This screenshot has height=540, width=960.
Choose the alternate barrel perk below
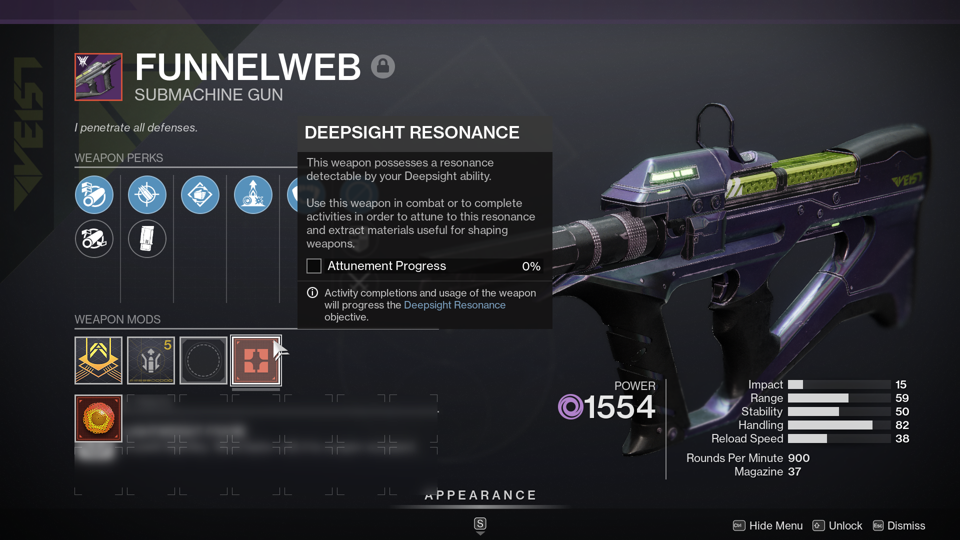94,239
